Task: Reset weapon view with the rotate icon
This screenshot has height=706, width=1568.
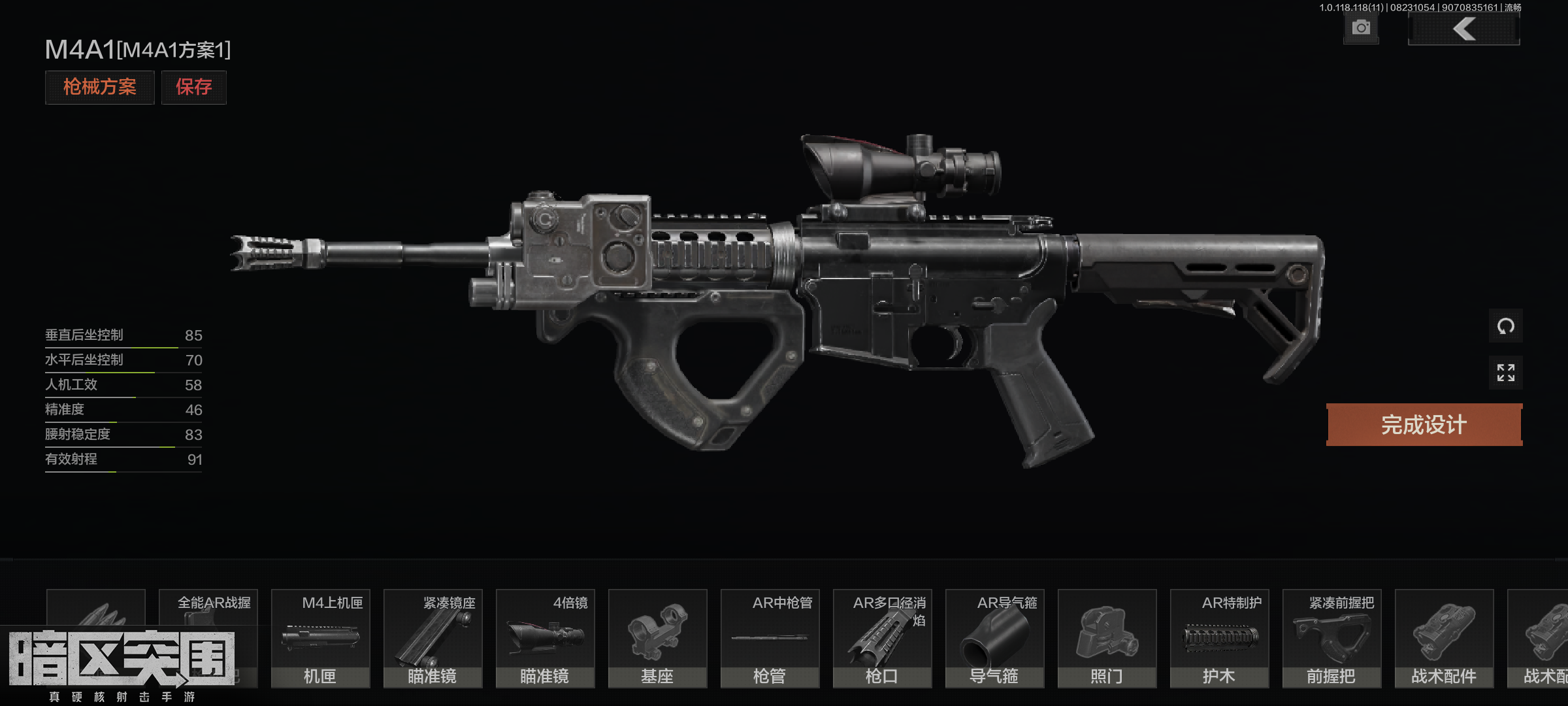Action: tap(1505, 326)
